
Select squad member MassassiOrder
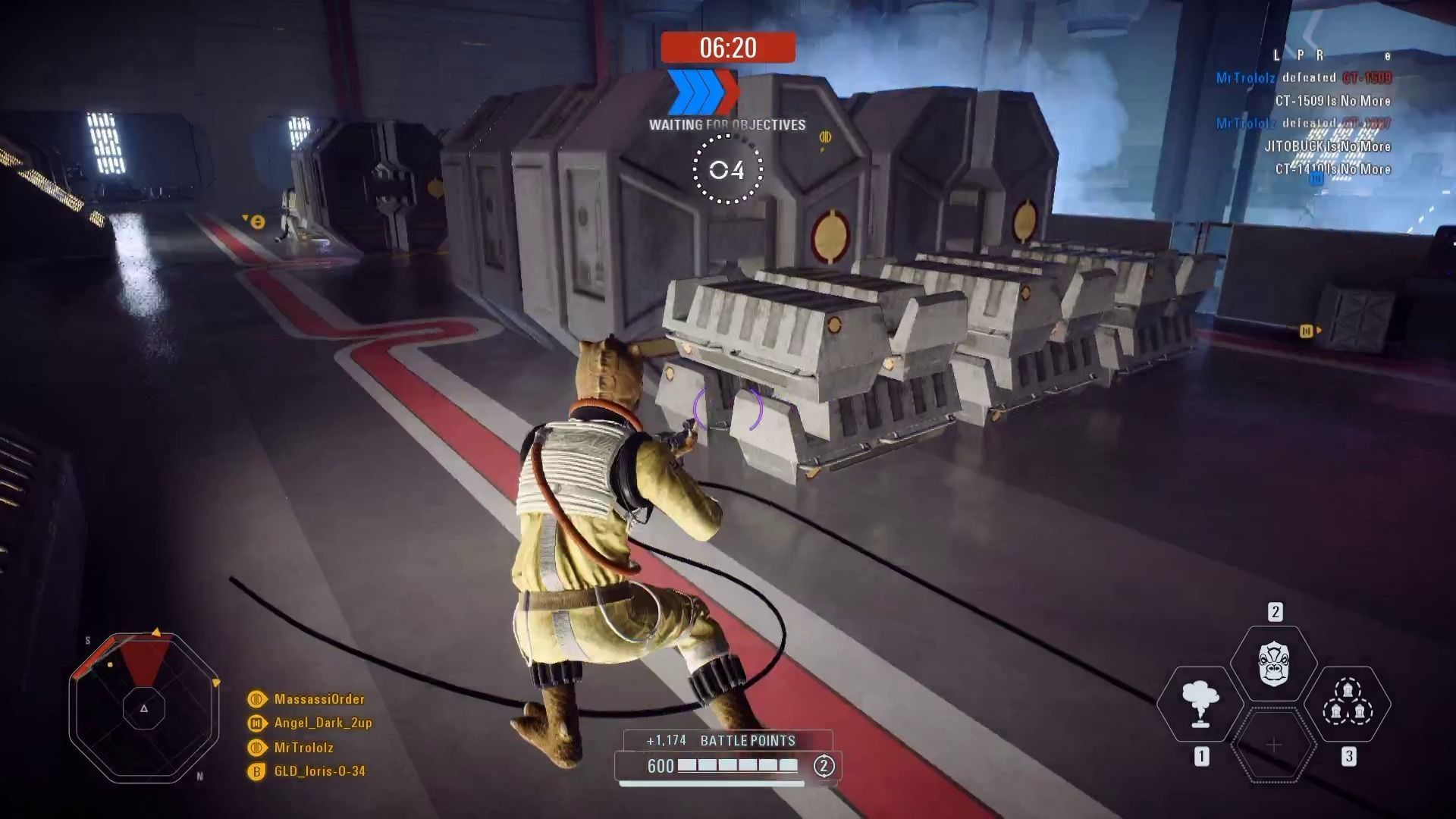[x=318, y=699]
